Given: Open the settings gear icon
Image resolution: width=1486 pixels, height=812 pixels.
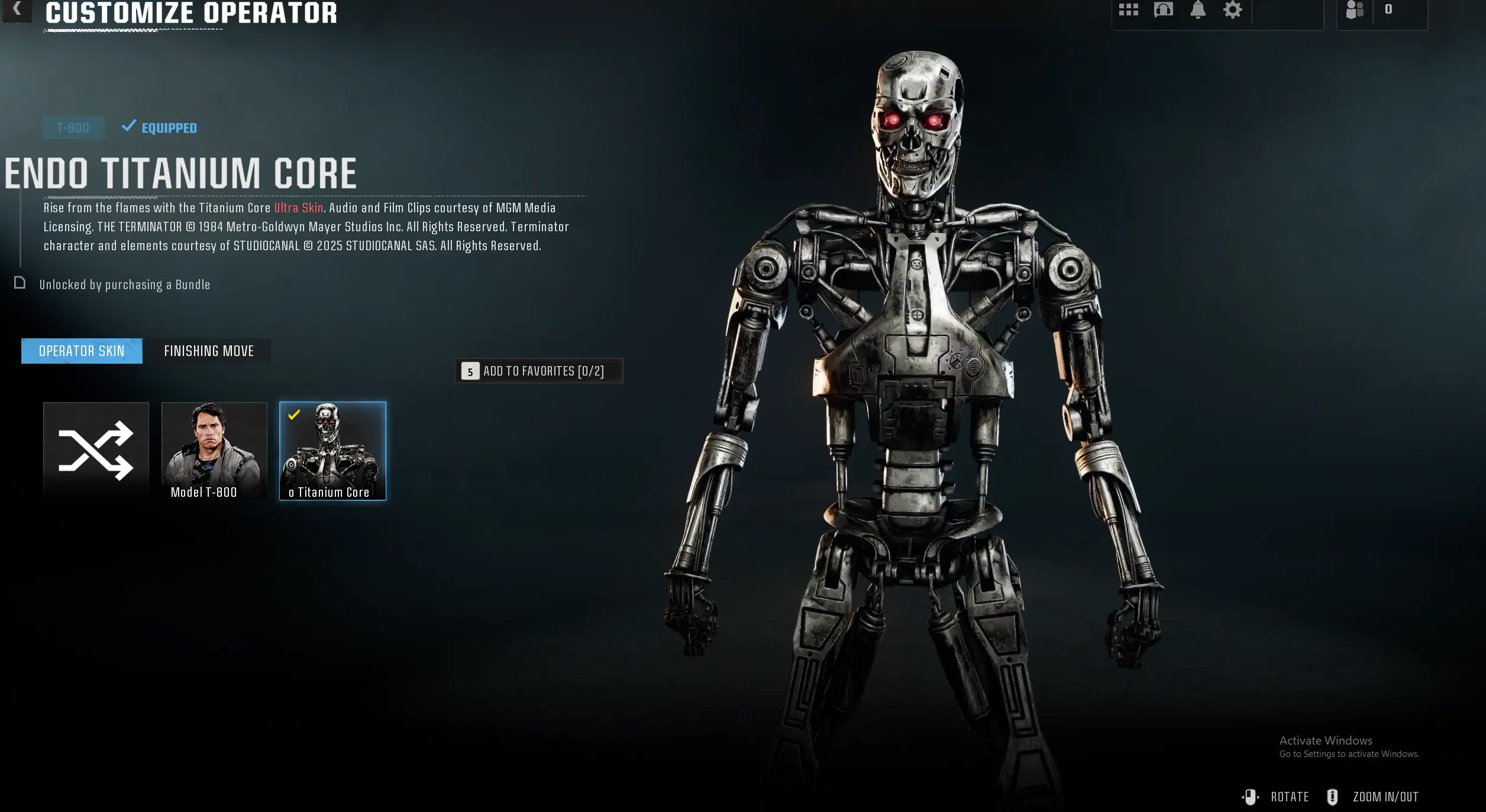Looking at the screenshot, I should [1233, 9].
